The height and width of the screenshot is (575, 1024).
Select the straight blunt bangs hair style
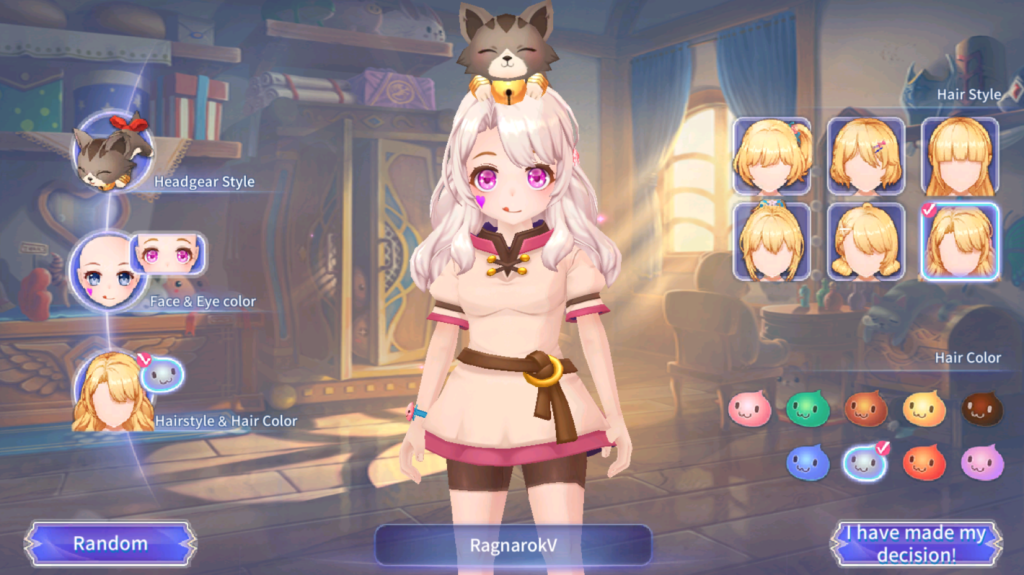[959, 156]
